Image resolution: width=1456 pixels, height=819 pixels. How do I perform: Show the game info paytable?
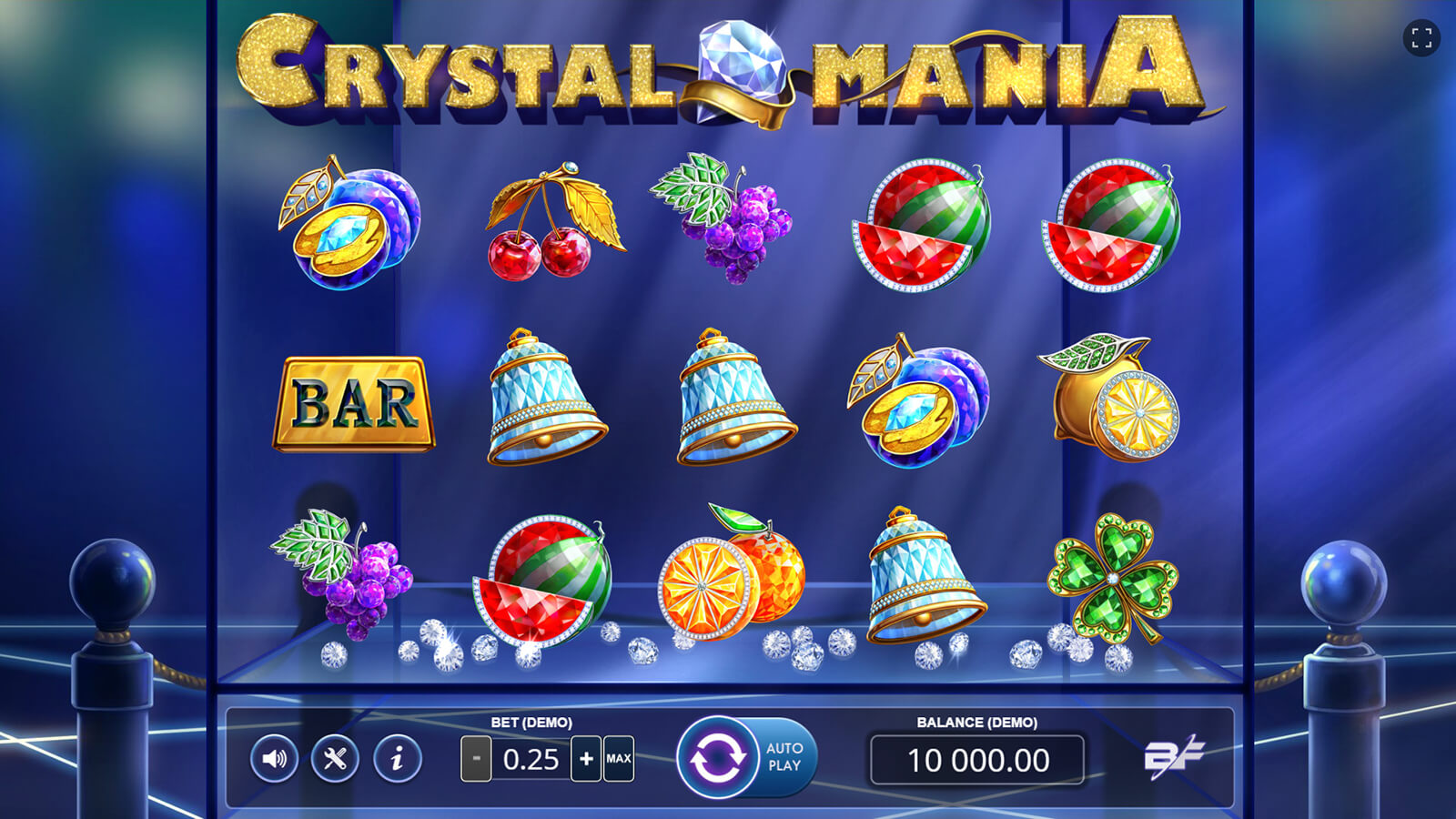(x=397, y=758)
